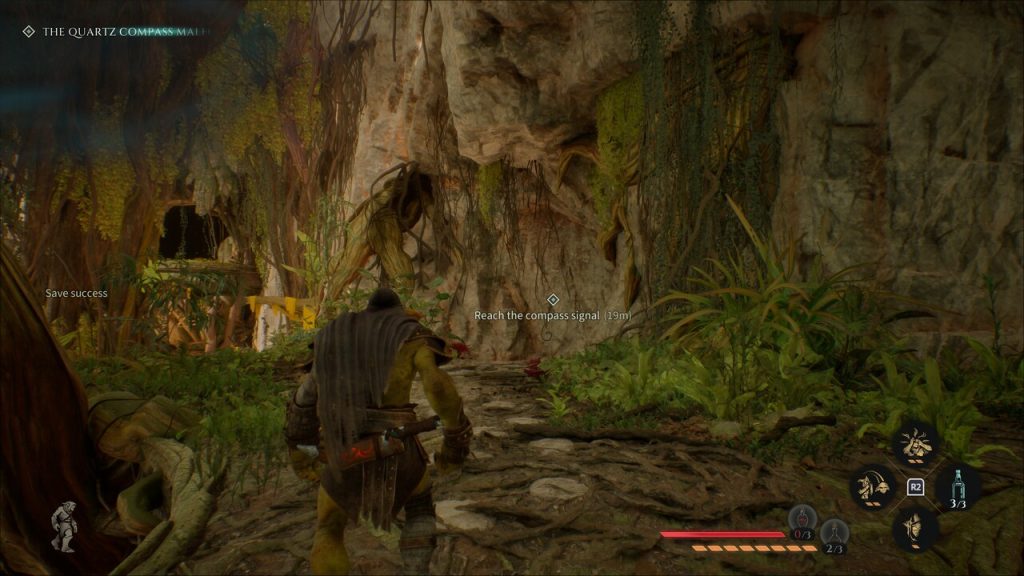Use the red potion flask showing 0/3
This screenshot has width=1024, height=576.
(802, 518)
